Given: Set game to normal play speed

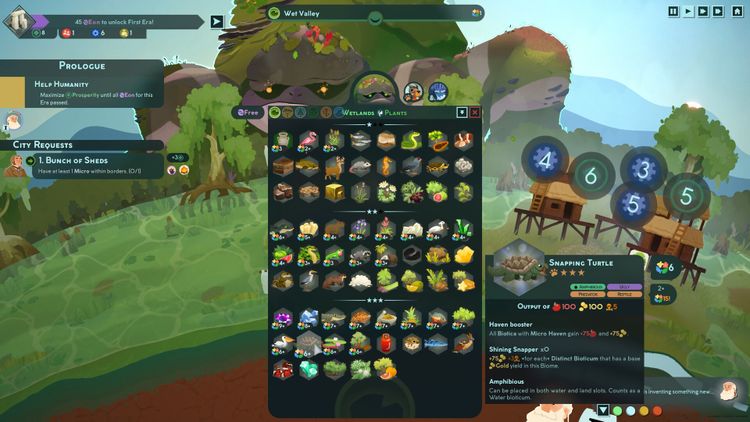Looking at the screenshot, I should 689,11.
